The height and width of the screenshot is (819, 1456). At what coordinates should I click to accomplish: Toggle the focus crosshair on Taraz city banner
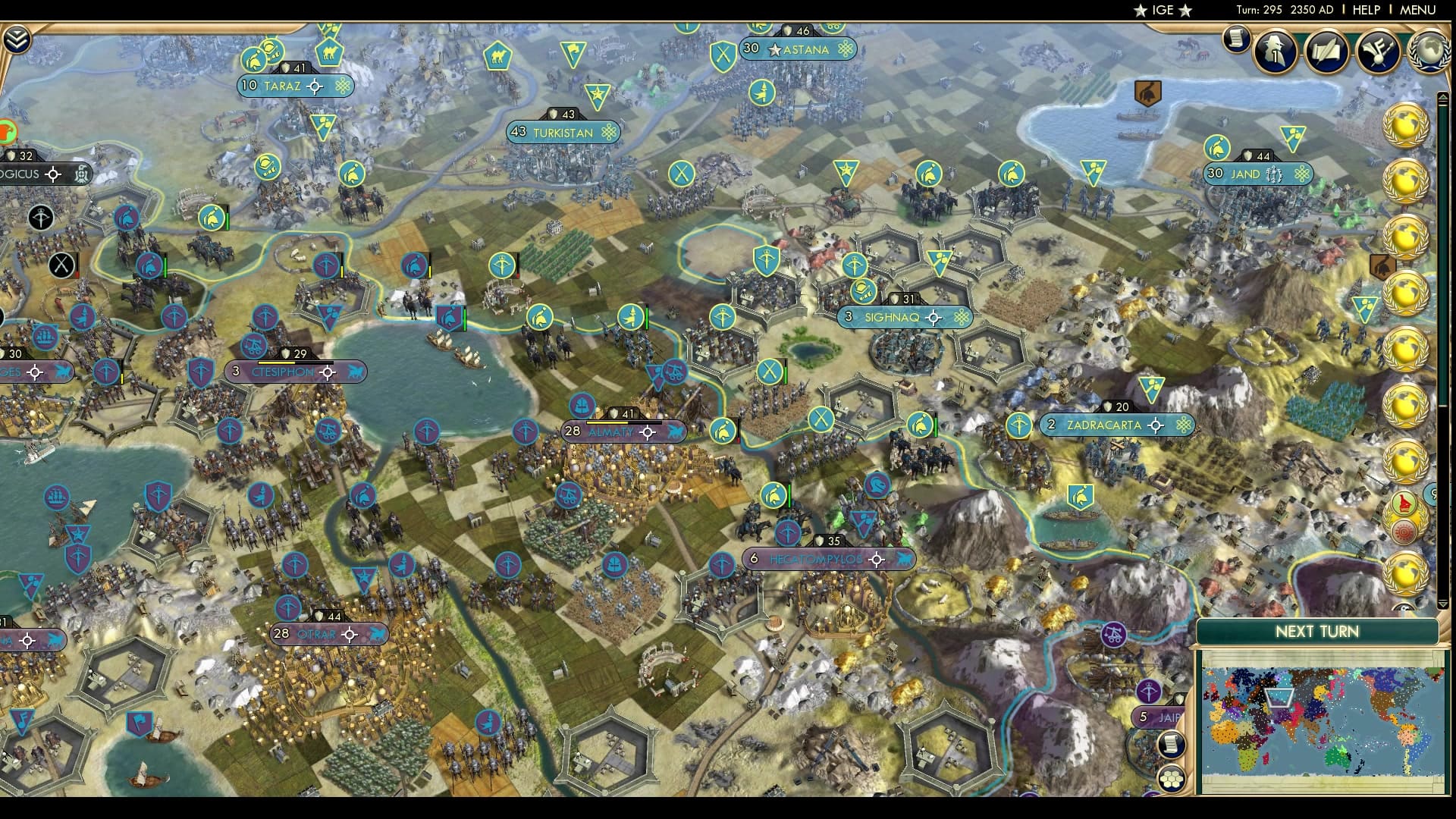313,86
